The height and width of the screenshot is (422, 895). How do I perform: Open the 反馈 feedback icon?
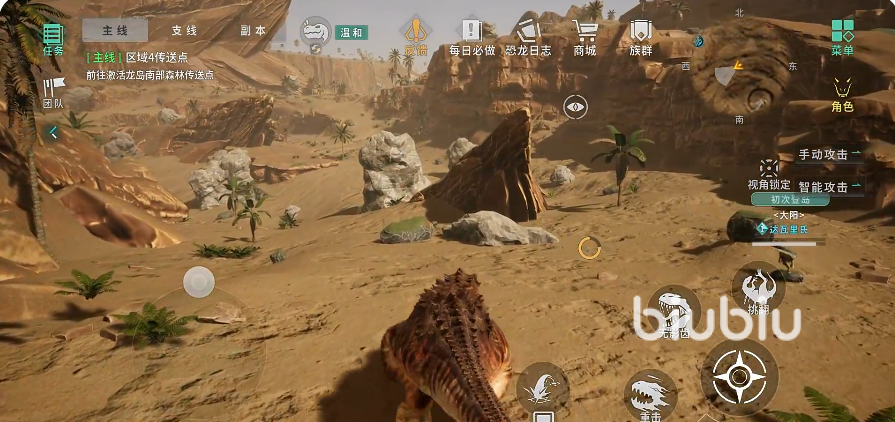click(x=415, y=36)
